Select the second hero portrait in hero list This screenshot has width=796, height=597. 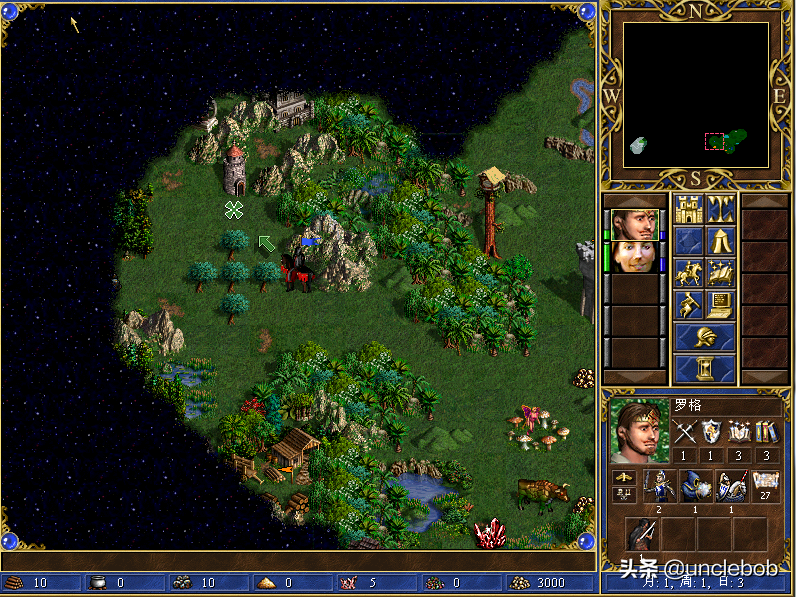635,256
